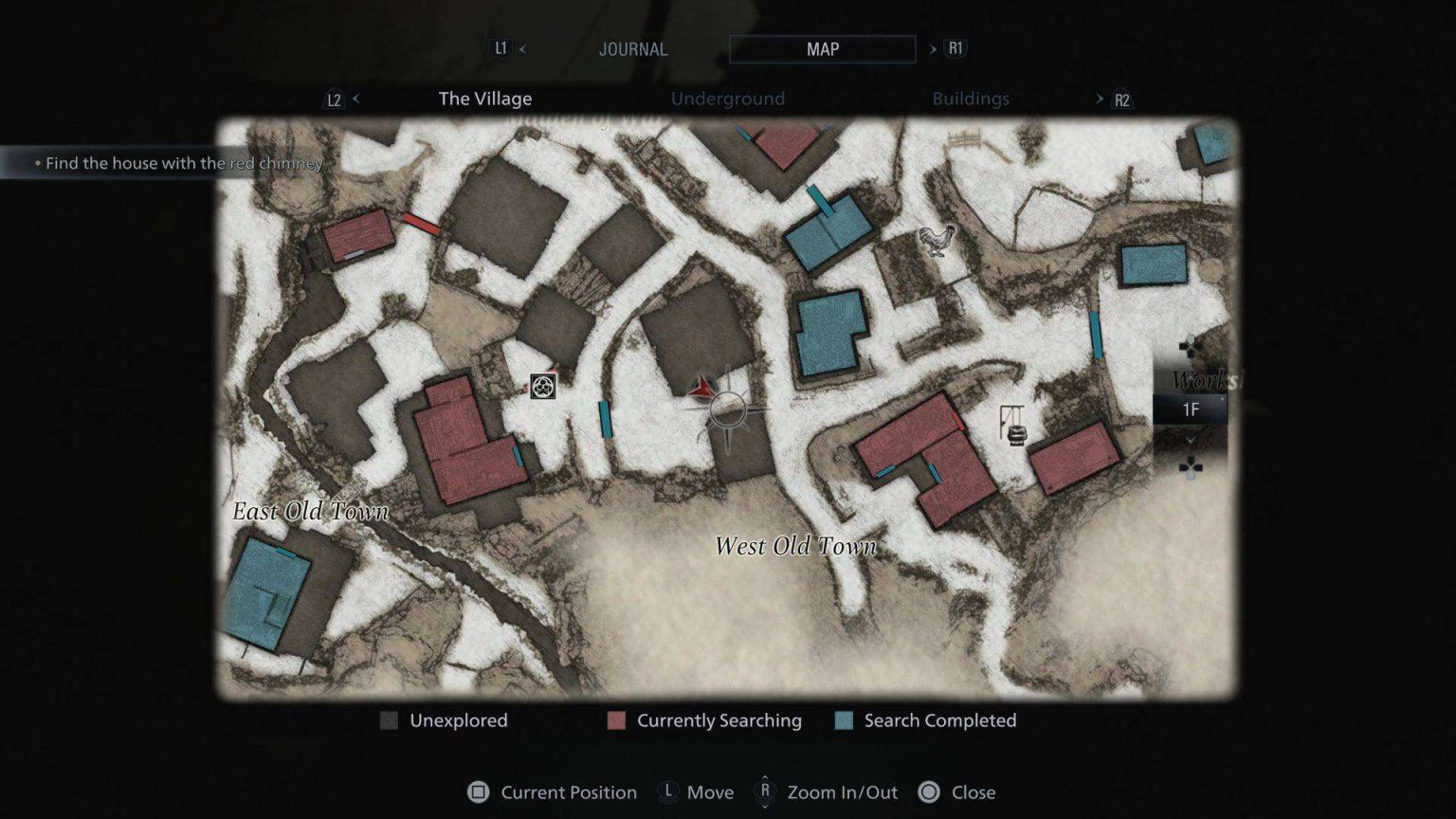
Task: Click the red Currently Searching legend swatch
Action: click(616, 720)
